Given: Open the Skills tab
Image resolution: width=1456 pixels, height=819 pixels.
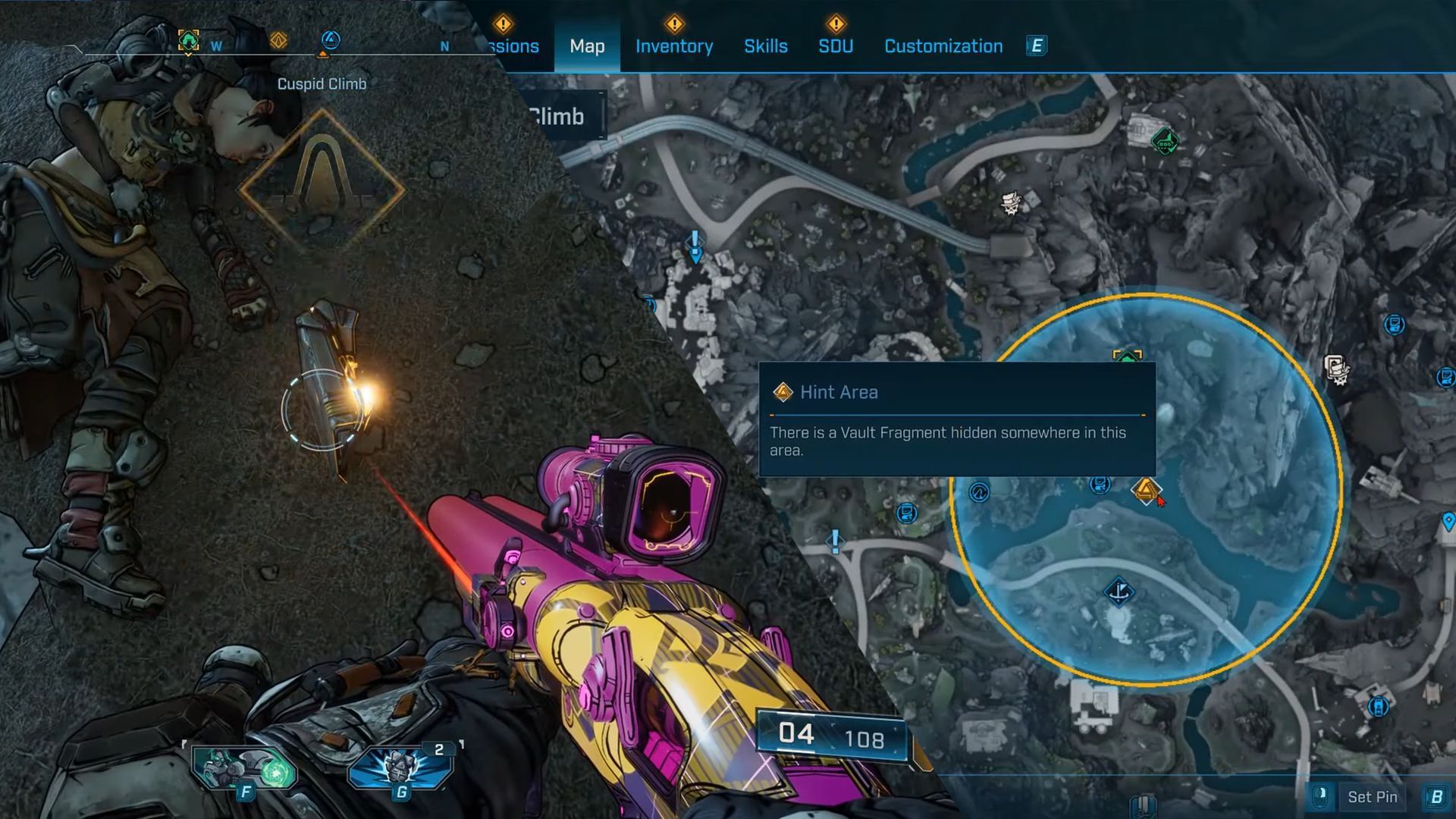Looking at the screenshot, I should pyautogui.click(x=765, y=46).
